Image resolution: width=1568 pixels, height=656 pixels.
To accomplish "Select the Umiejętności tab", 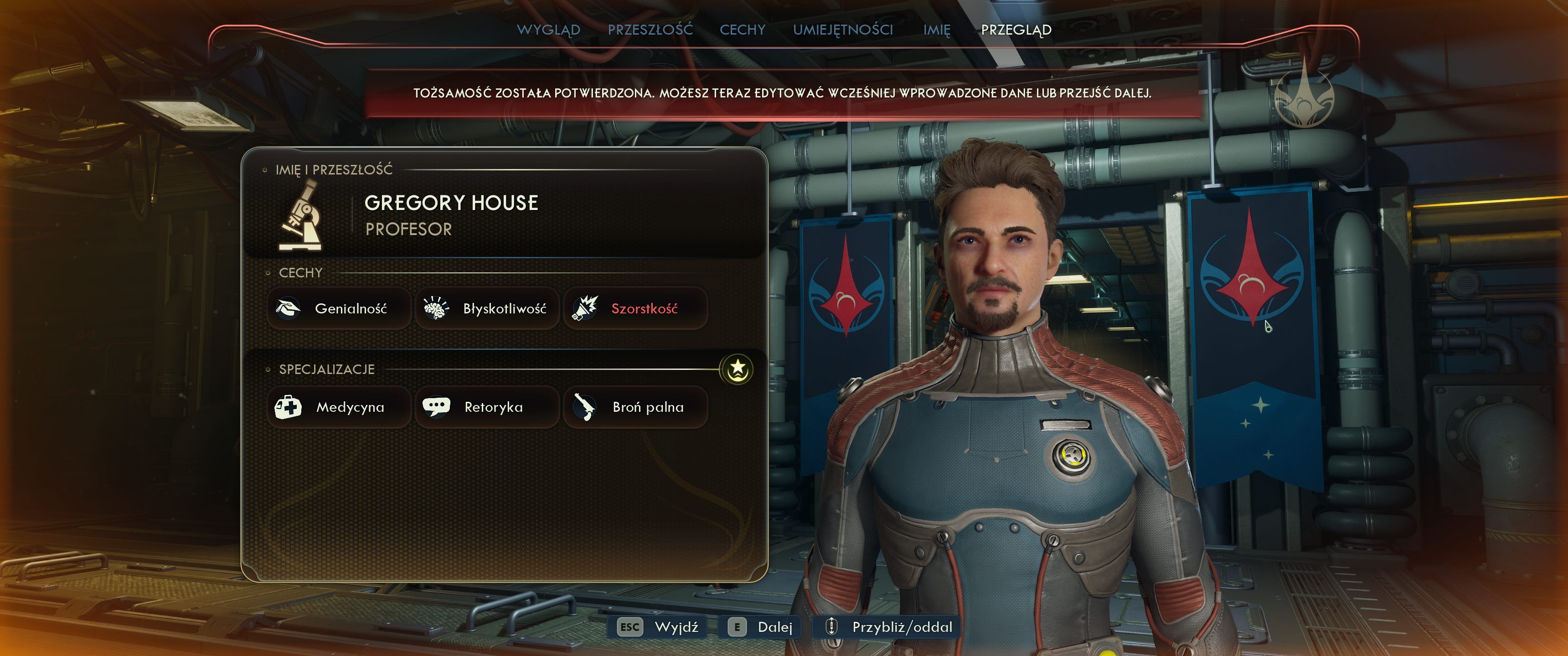I will pos(842,29).
